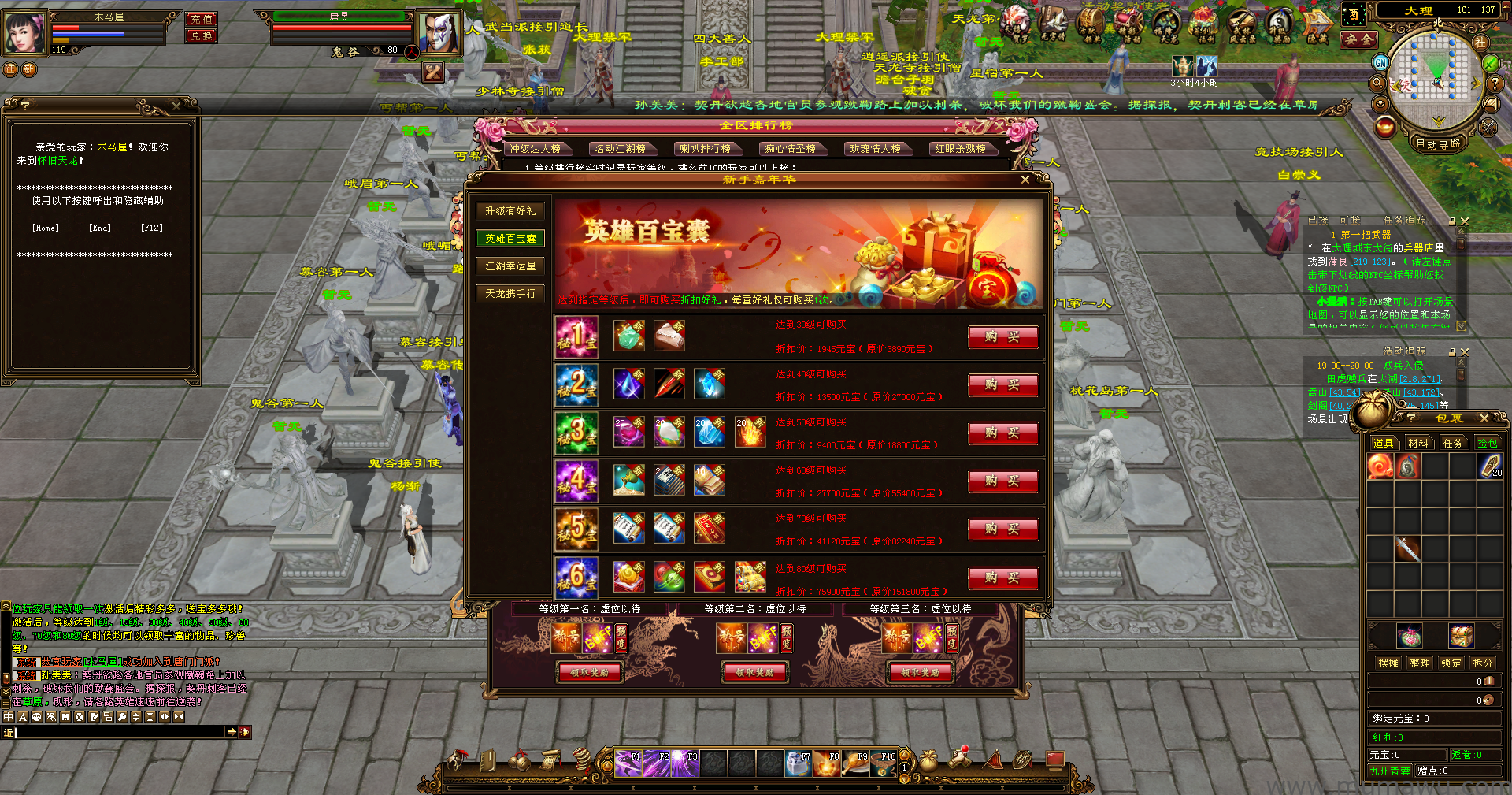Open the 玫瑰情人榜 ranking tab
The width and height of the screenshot is (1512, 795).
tap(876, 149)
